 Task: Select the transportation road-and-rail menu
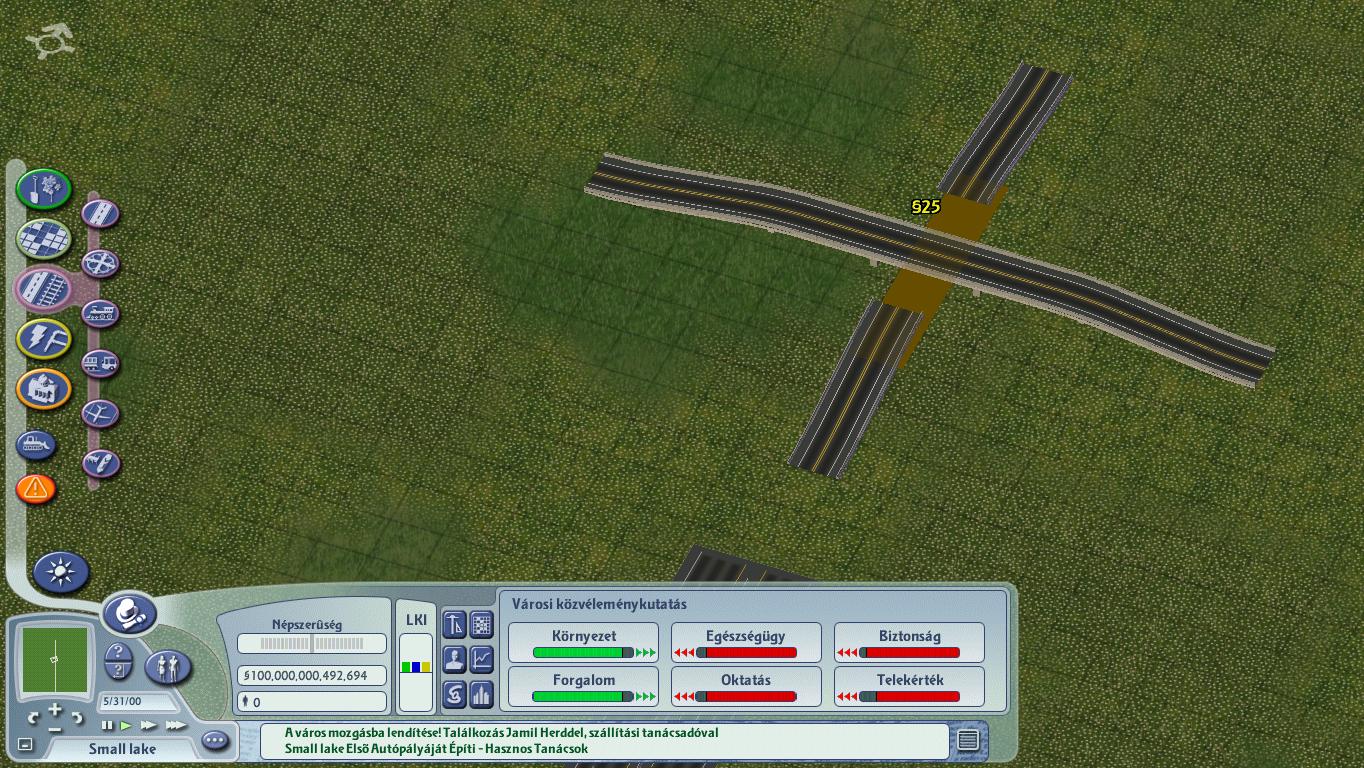(x=43, y=288)
